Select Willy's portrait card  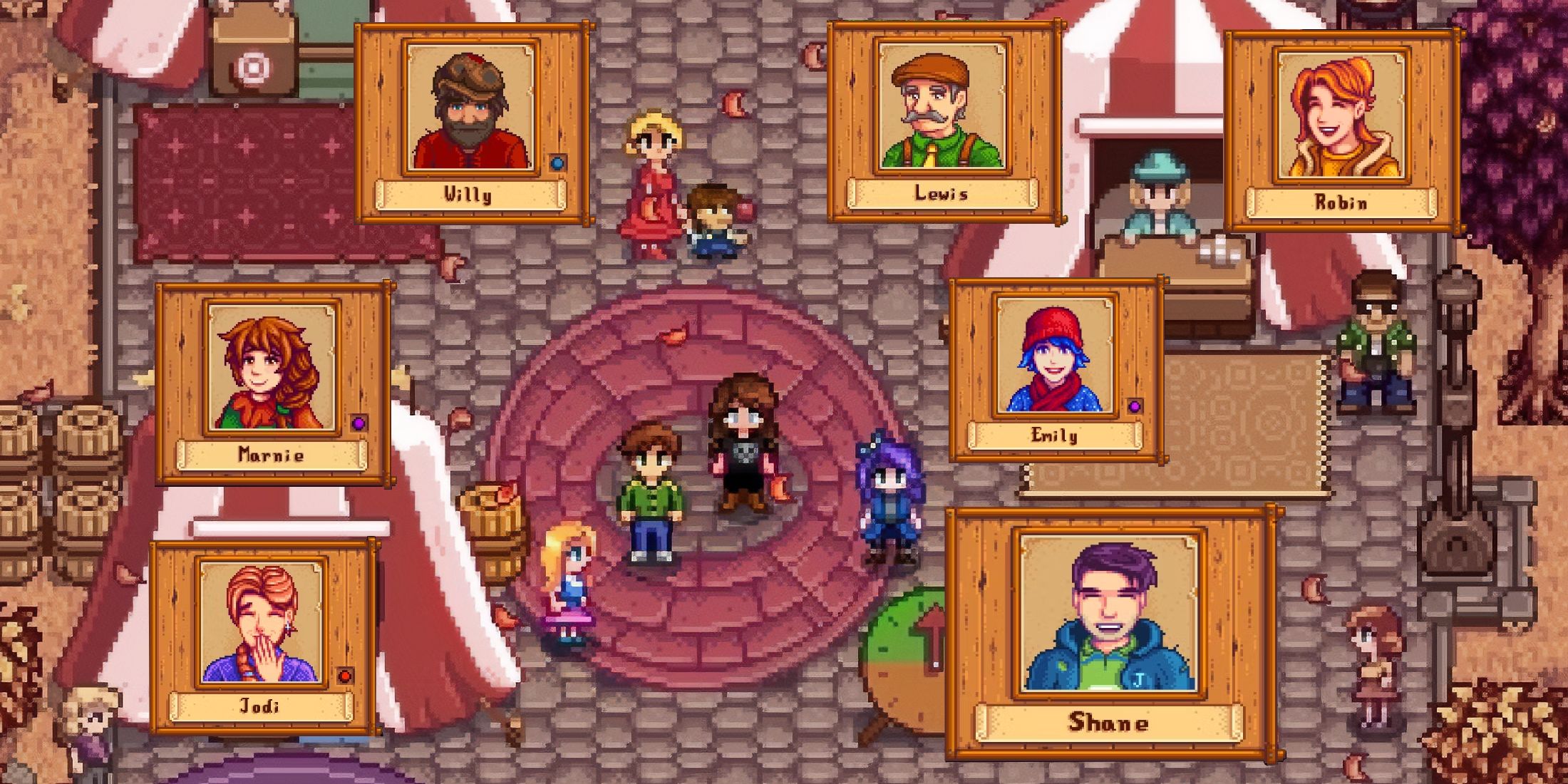pos(472,123)
